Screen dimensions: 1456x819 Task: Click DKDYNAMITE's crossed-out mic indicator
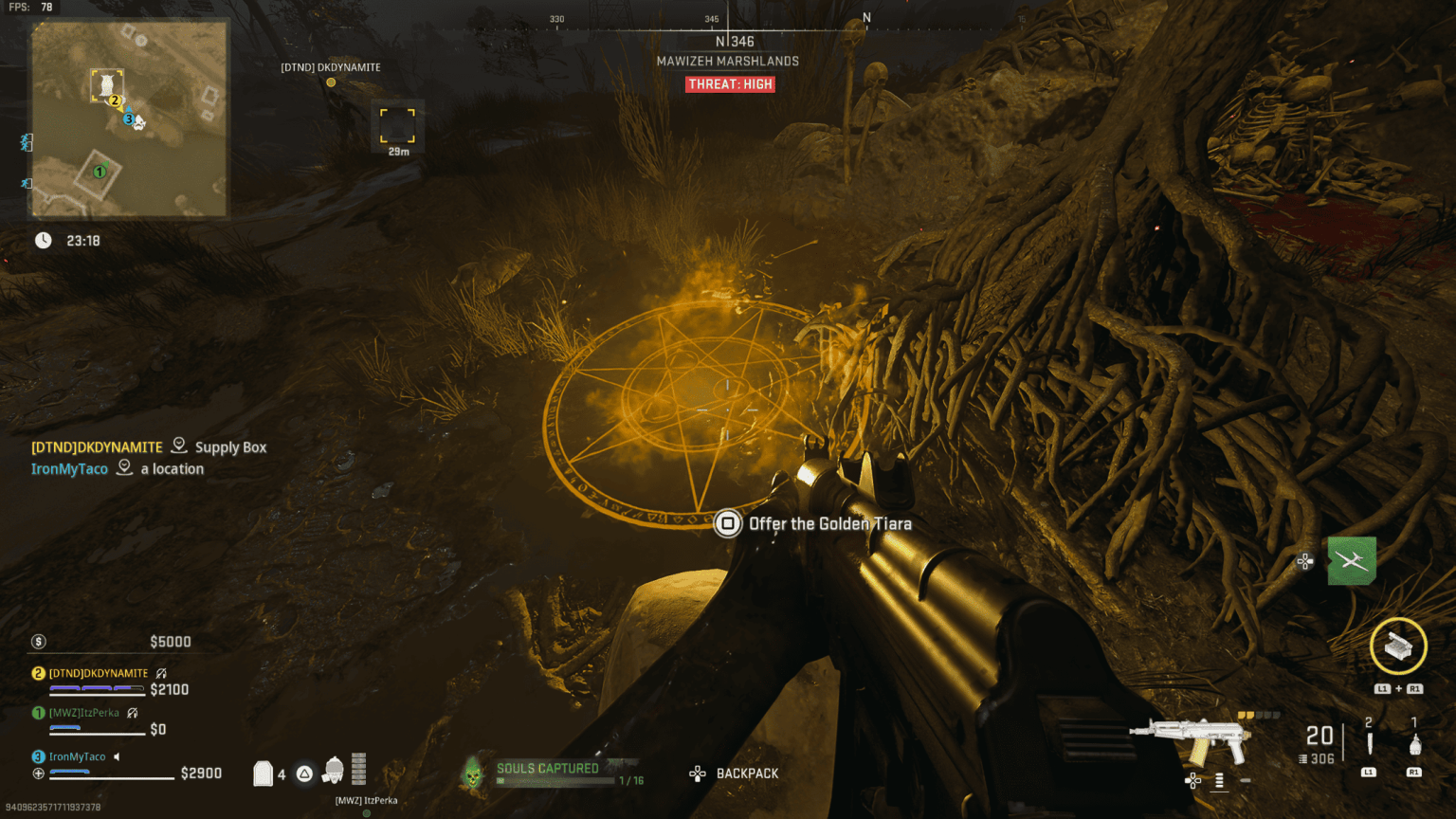[x=162, y=671]
